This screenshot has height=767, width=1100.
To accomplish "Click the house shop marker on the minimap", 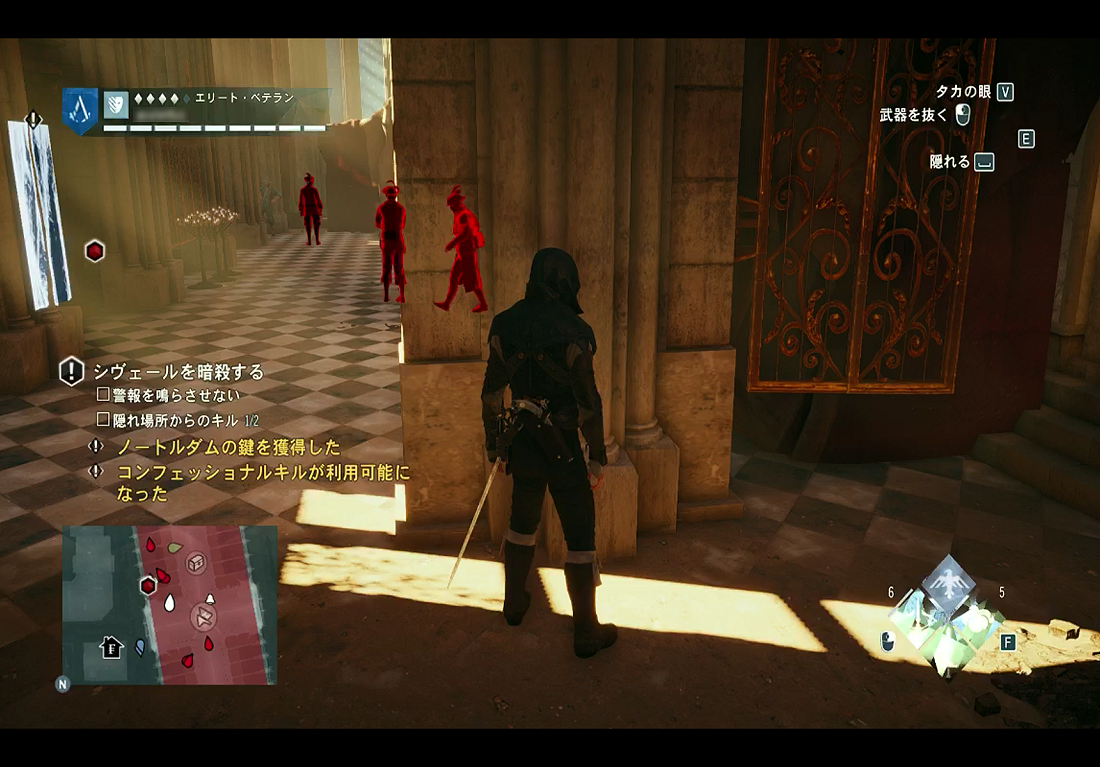I will point(112,647).
